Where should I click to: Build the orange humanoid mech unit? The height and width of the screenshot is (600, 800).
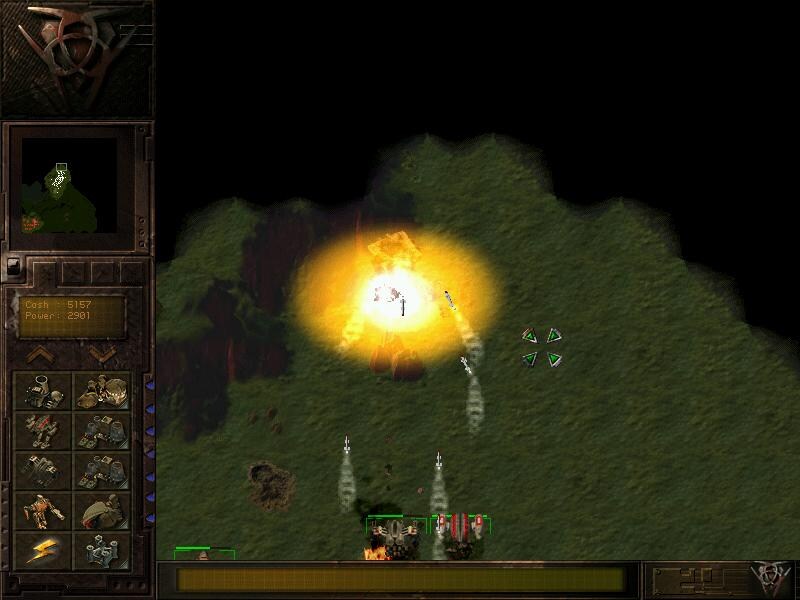[x=42, y=510]
